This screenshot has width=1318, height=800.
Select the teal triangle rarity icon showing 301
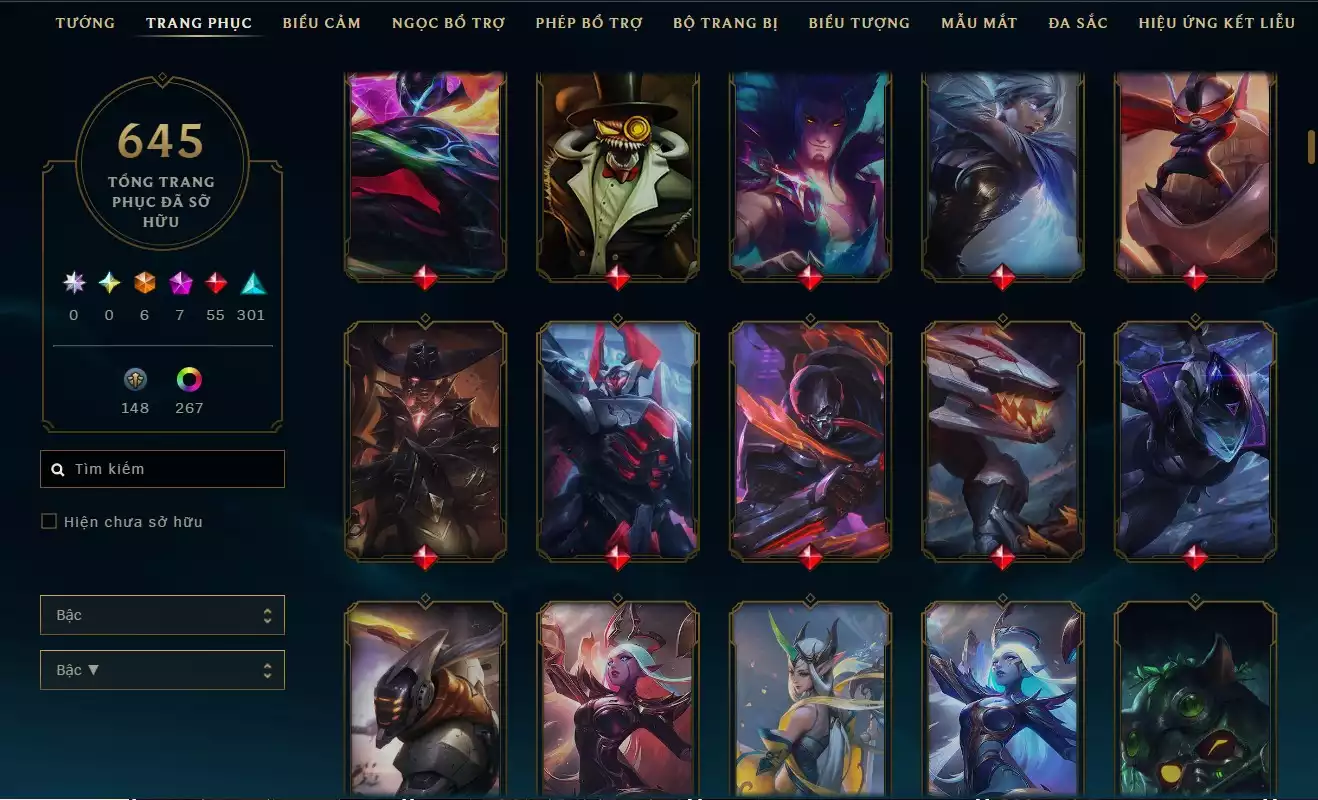point(251,284)
